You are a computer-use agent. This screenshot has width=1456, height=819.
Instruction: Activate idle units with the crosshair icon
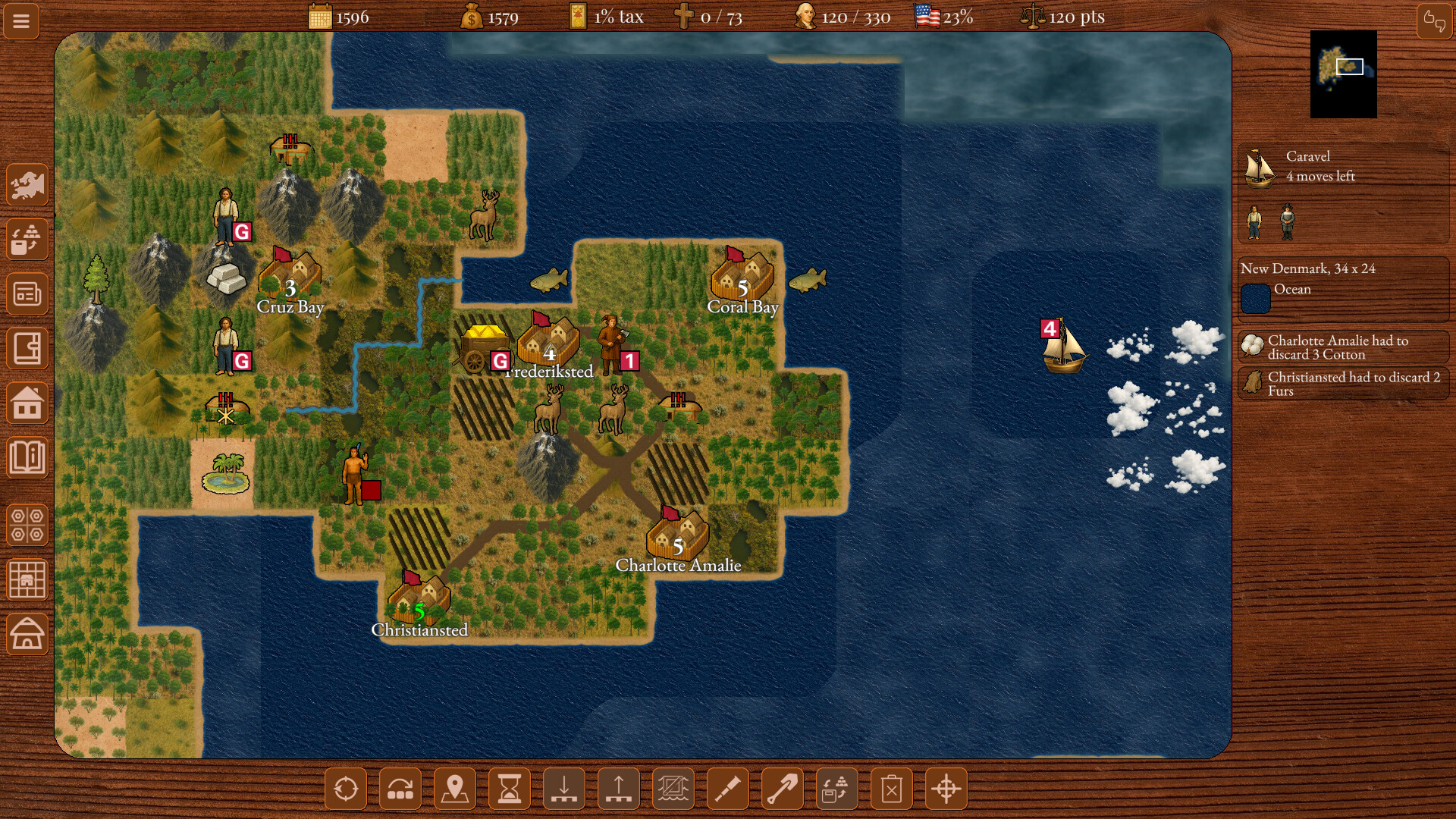click(946, 789)
